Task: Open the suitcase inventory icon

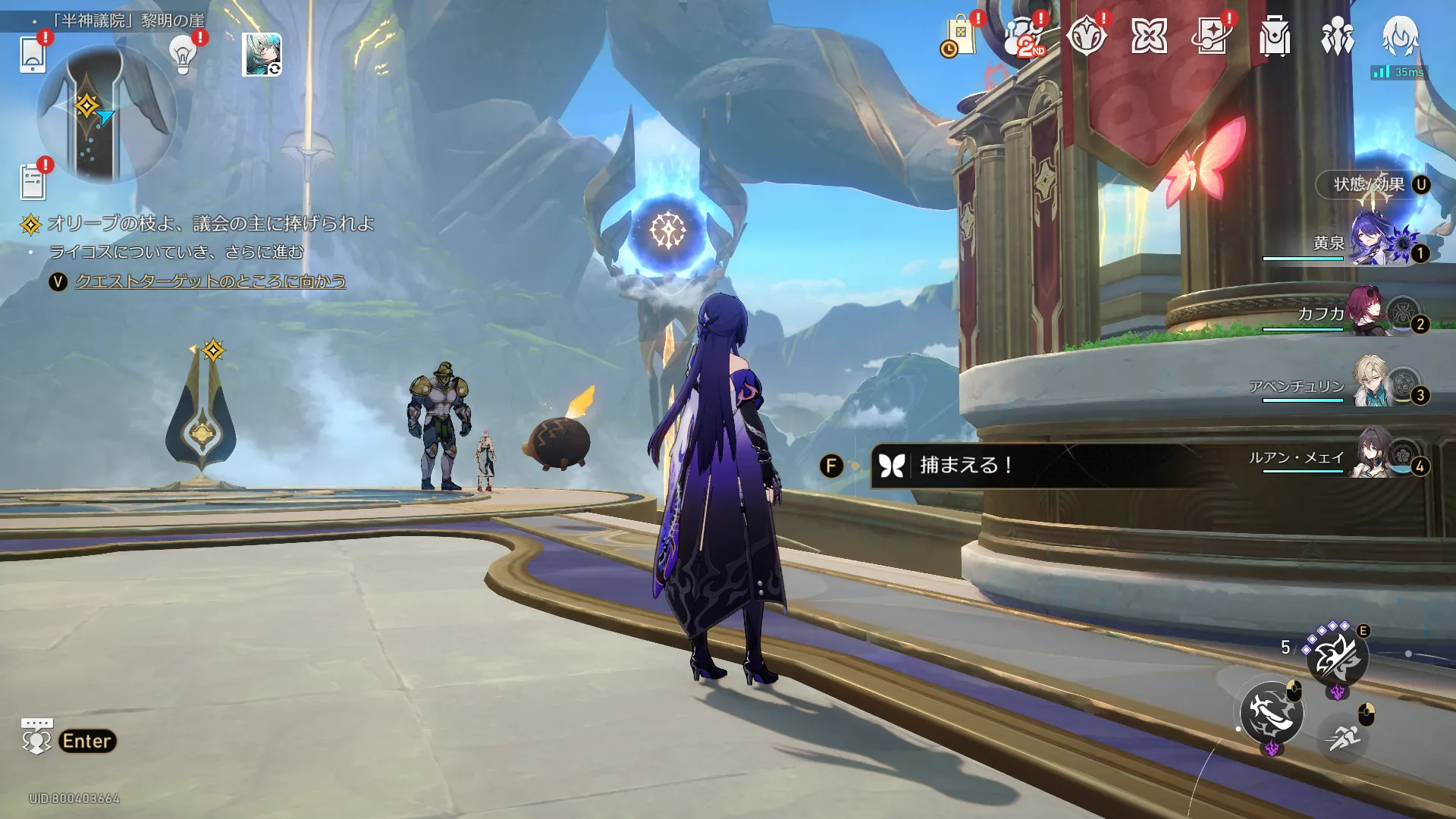Action: click(1275, 37)
